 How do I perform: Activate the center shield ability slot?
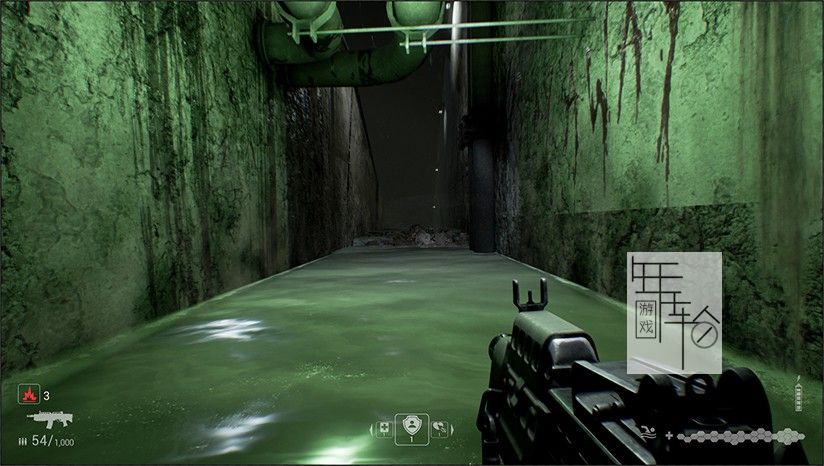(410, 427)
